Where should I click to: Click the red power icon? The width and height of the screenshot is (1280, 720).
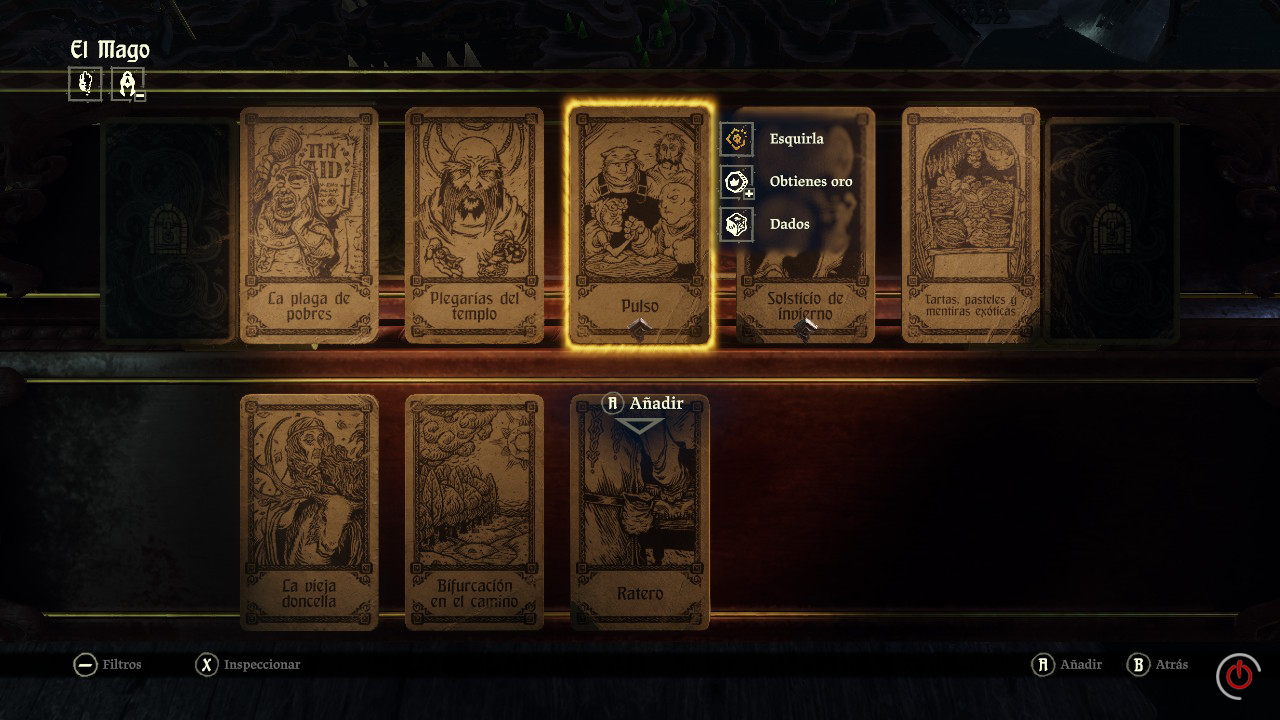(1238, 675)
